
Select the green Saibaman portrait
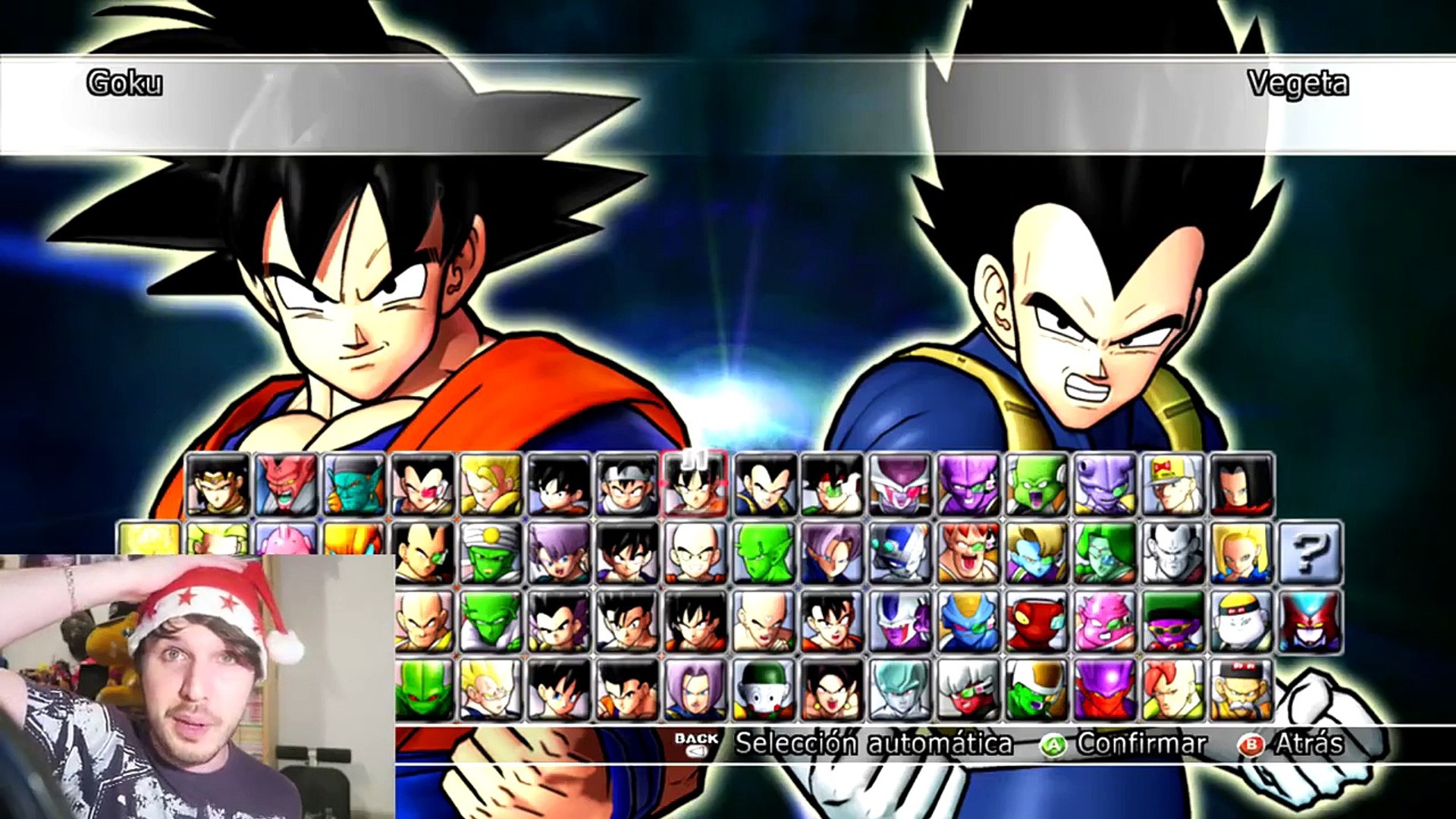click(422, 689)
